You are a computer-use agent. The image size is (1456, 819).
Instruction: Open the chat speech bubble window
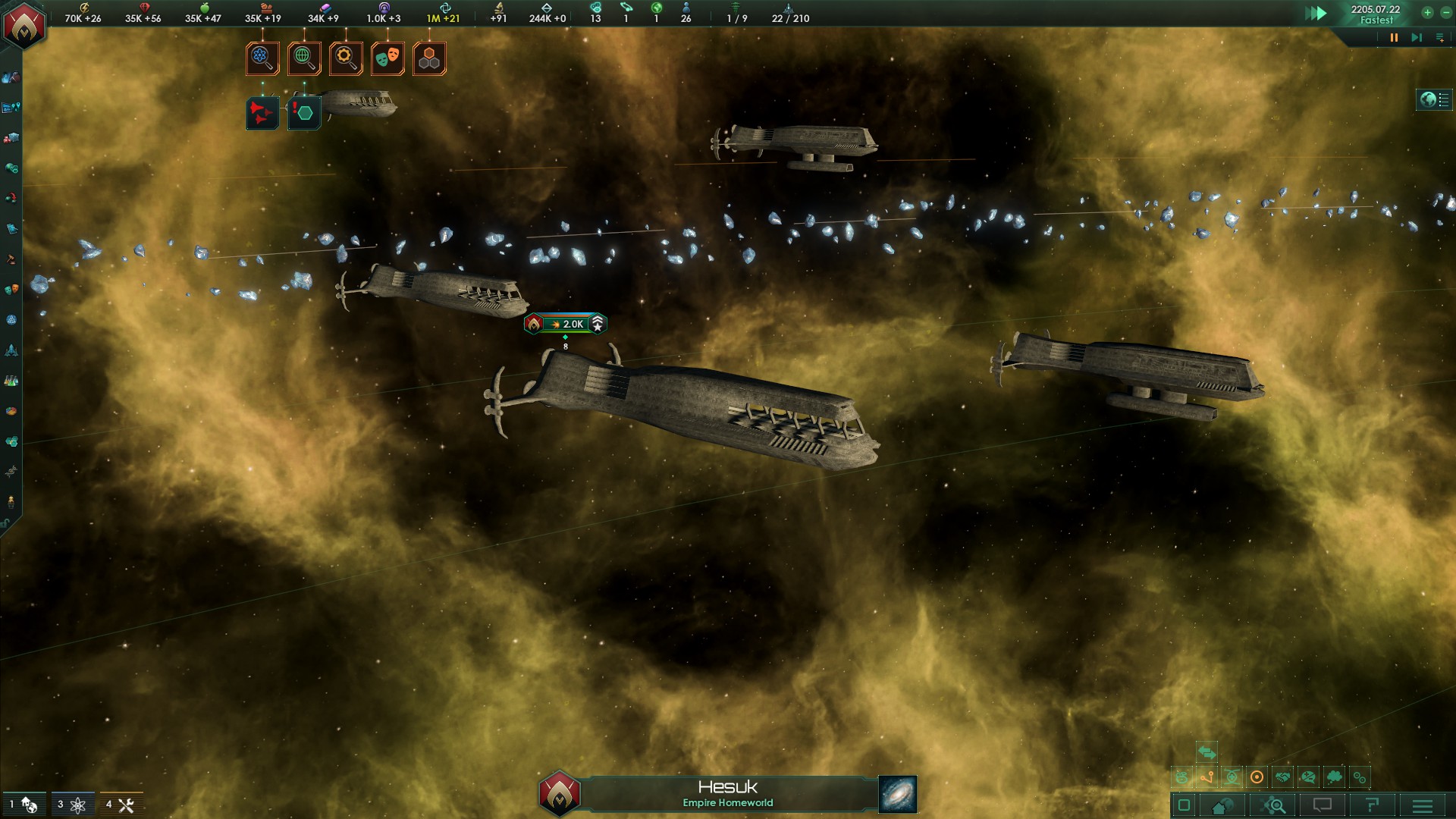tap(1322, 805)
